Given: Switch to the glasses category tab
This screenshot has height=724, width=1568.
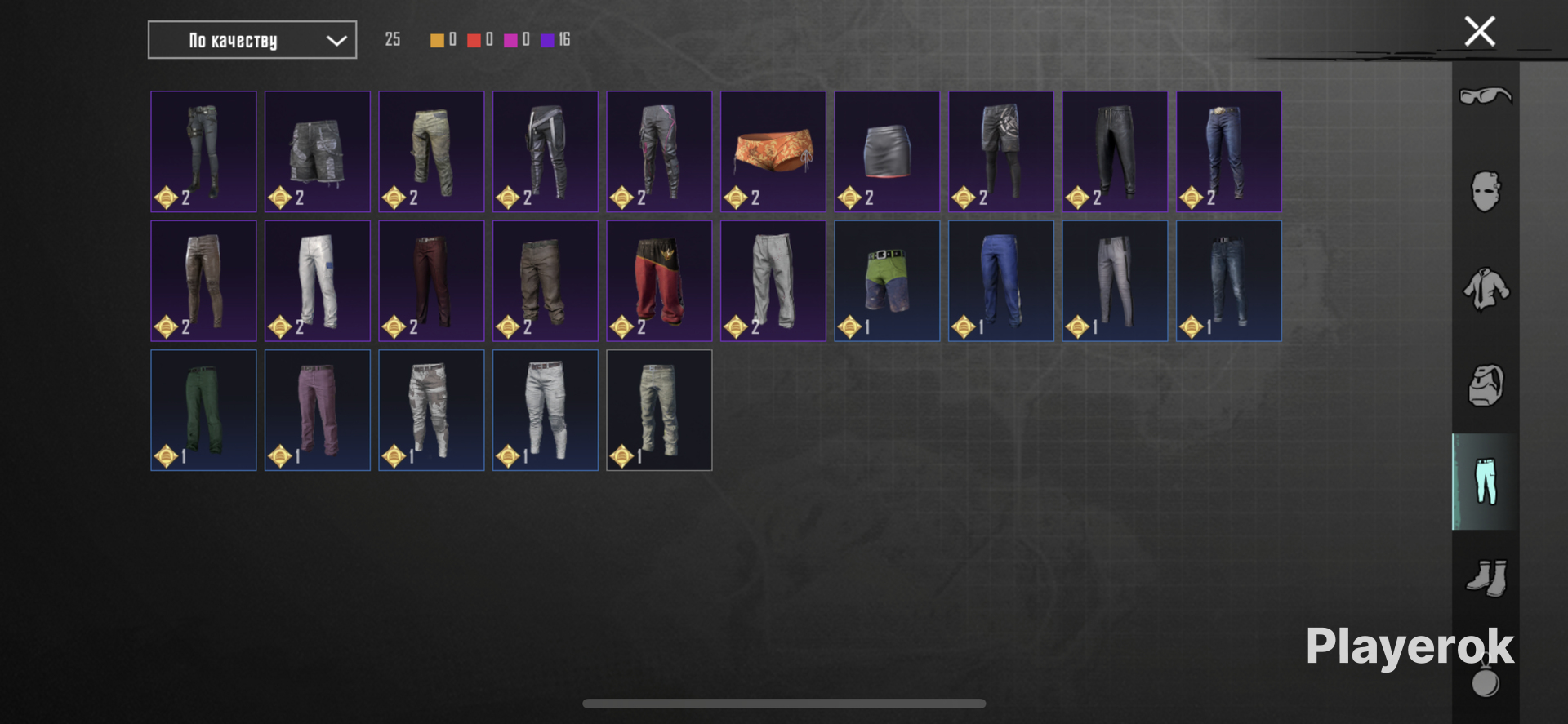Looking at the screenshot, I should (x=1485, y=96).
